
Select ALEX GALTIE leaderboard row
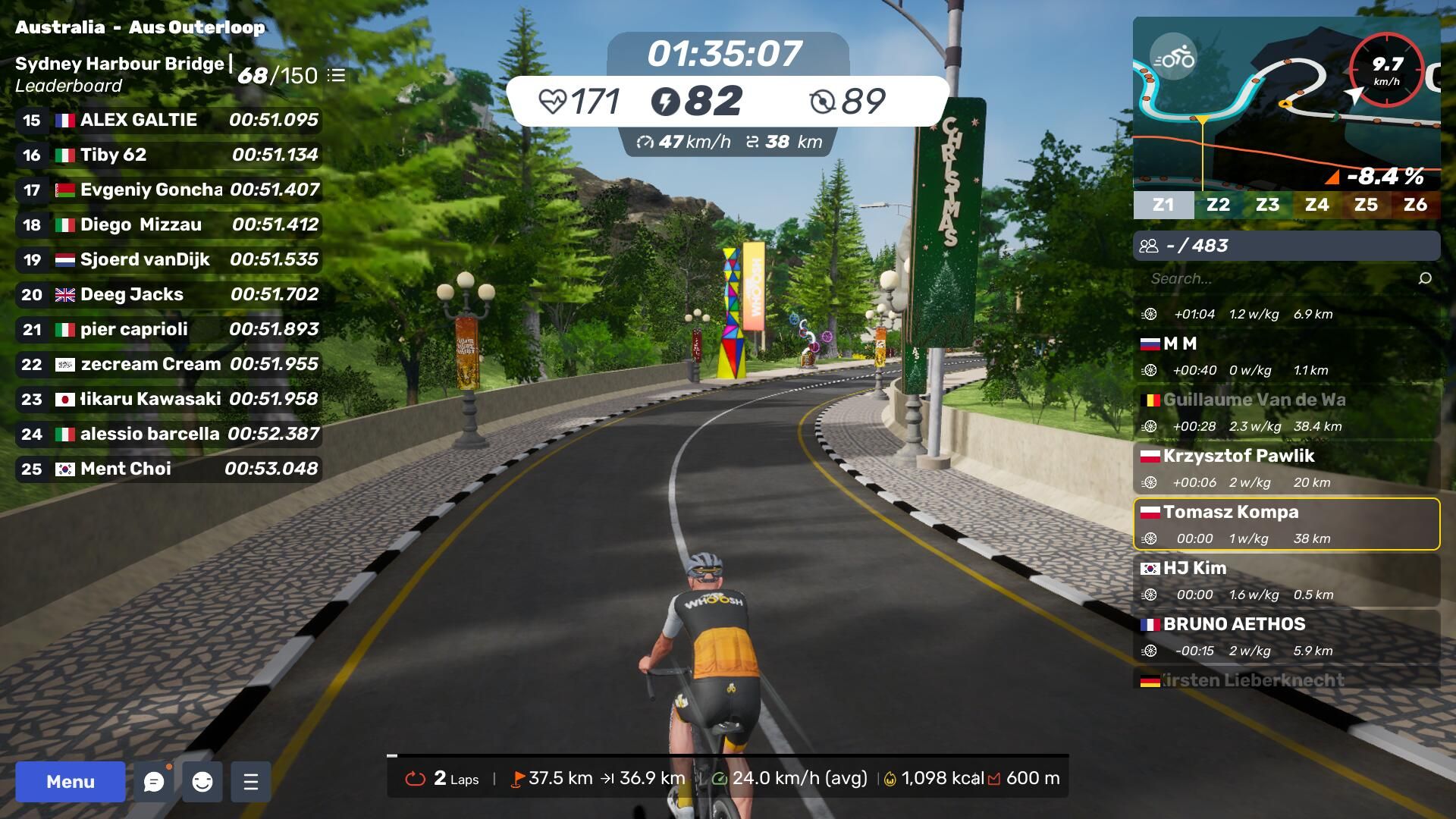168,120
